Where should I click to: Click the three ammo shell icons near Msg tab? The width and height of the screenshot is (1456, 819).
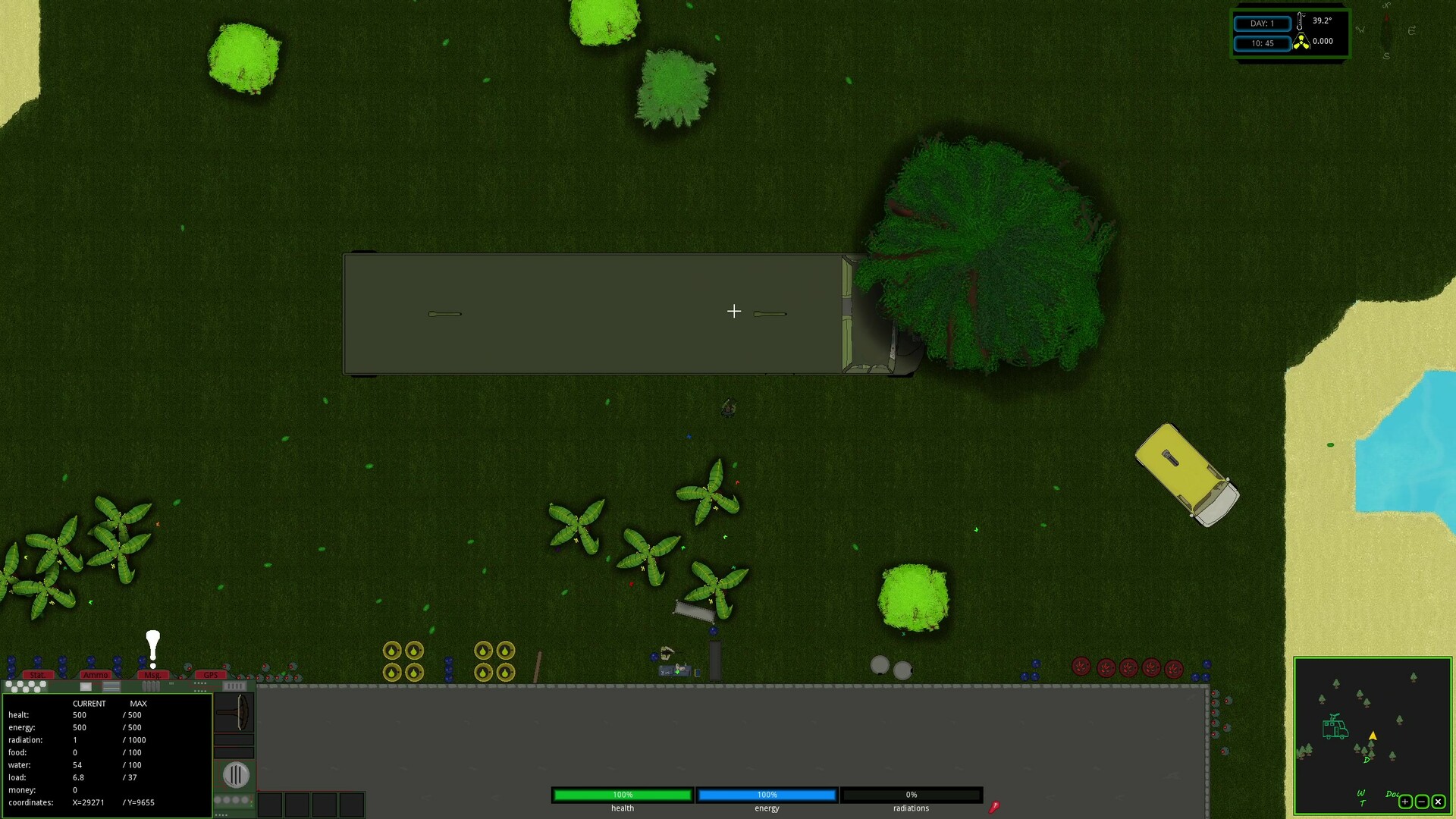tap(150, 686)
